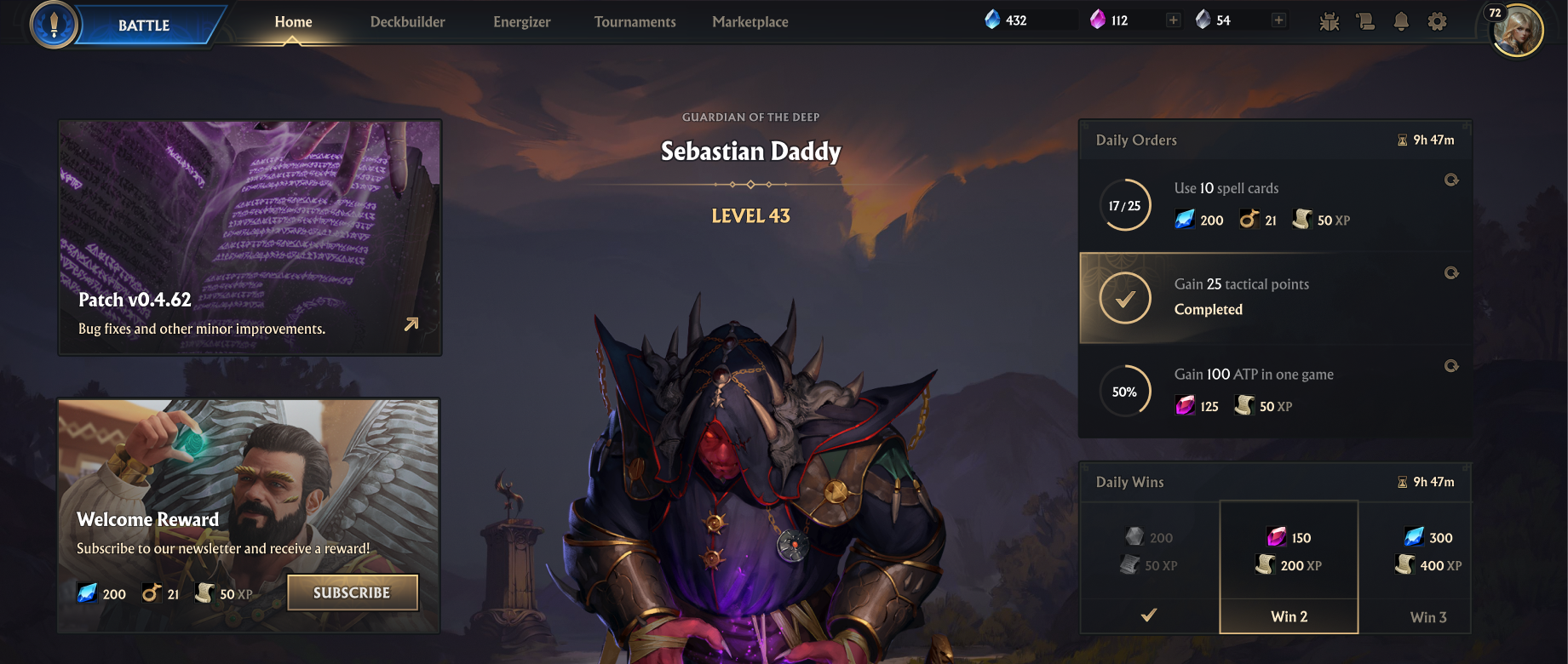1568x664 pixels.
Task: Open the player profile avatar
Action: pyautogui.click(x=1517, y=31)
